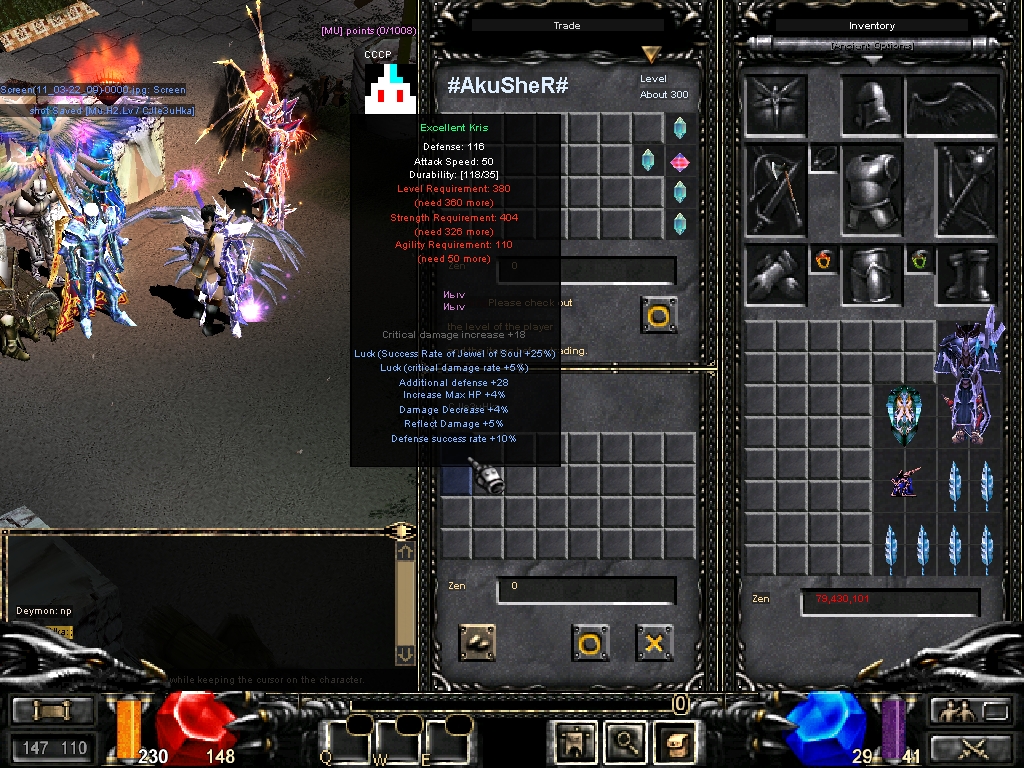Cancel the trade with the X button
The height and width of the screenshot is (768, 1024).
654,643
